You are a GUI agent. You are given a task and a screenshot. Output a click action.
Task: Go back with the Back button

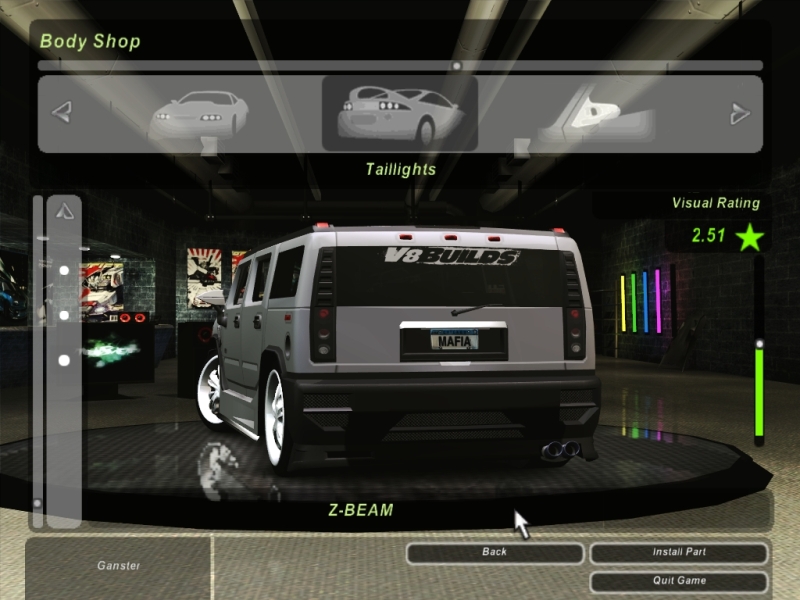pos(494,552)
